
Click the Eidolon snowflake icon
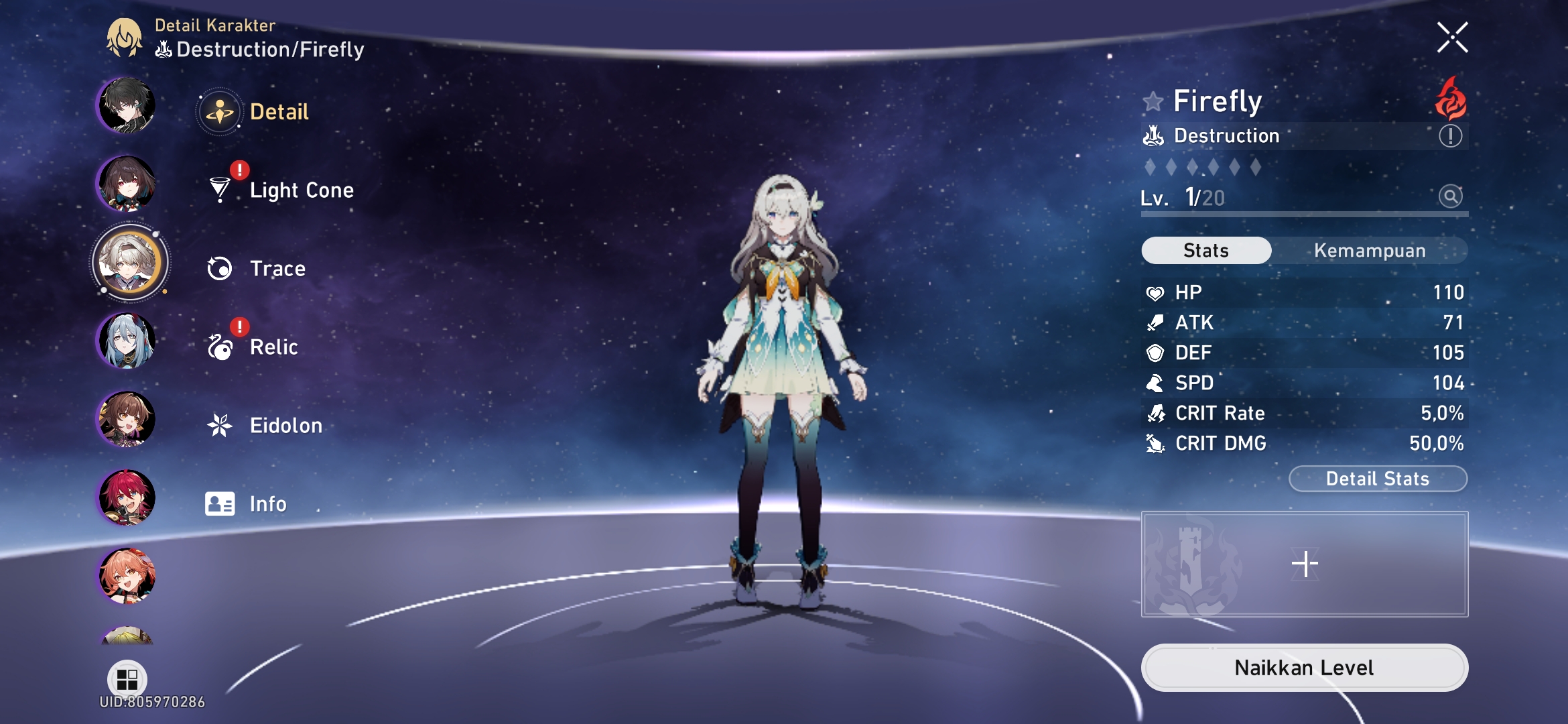(219, 425)
